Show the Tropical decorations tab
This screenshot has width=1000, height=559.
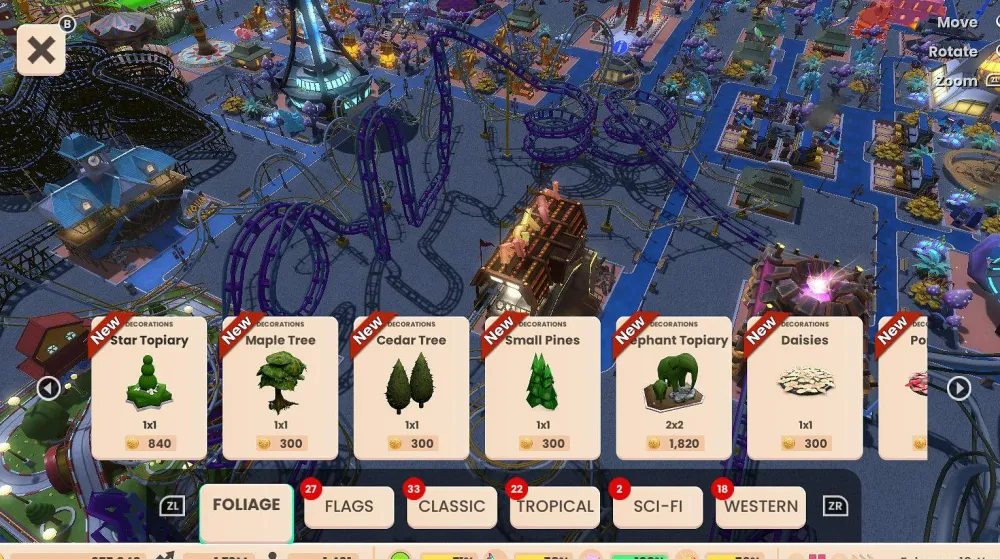(x=555, y=507)
